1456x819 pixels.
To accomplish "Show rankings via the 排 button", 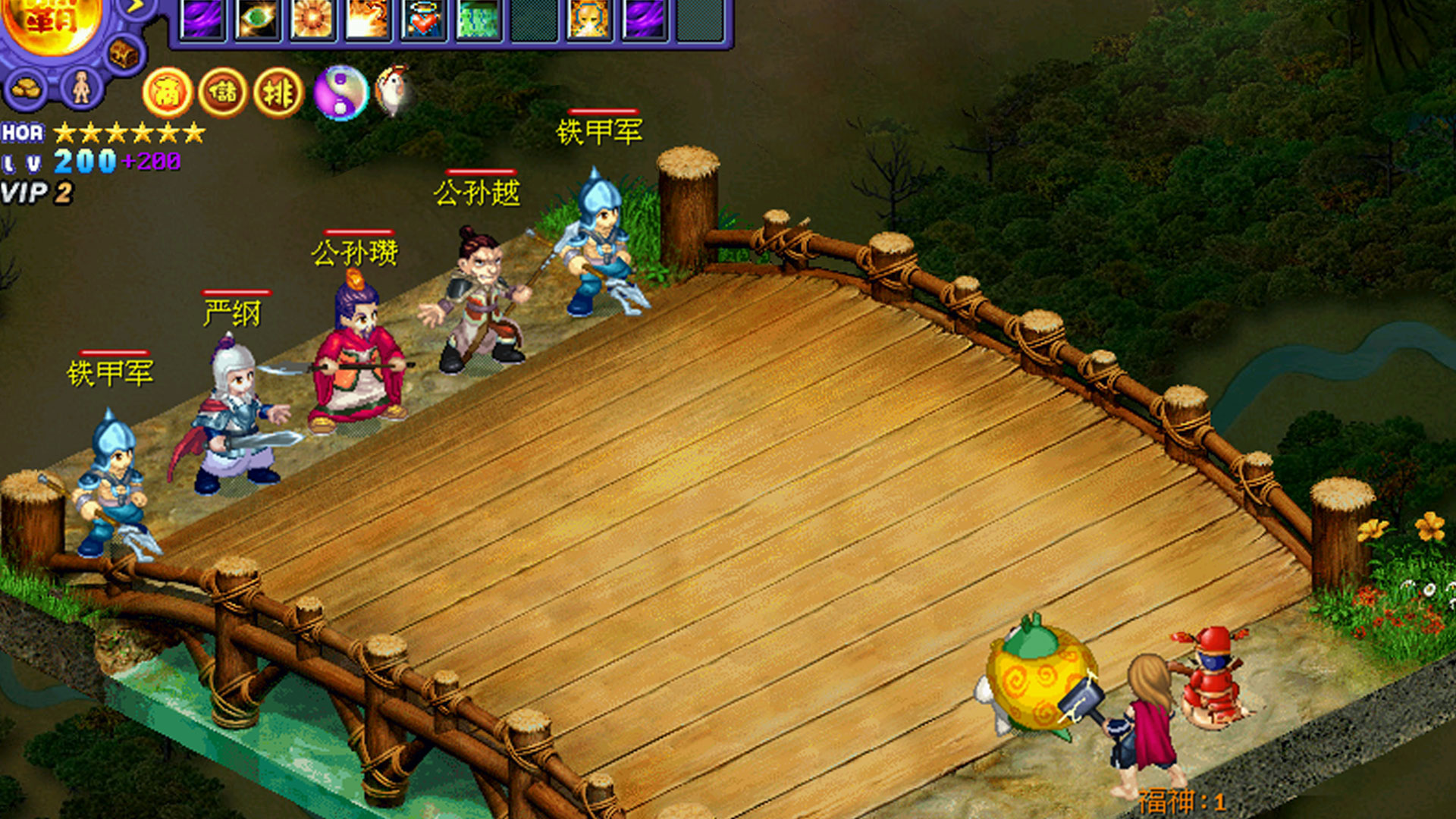I will (x=278, y=93).
